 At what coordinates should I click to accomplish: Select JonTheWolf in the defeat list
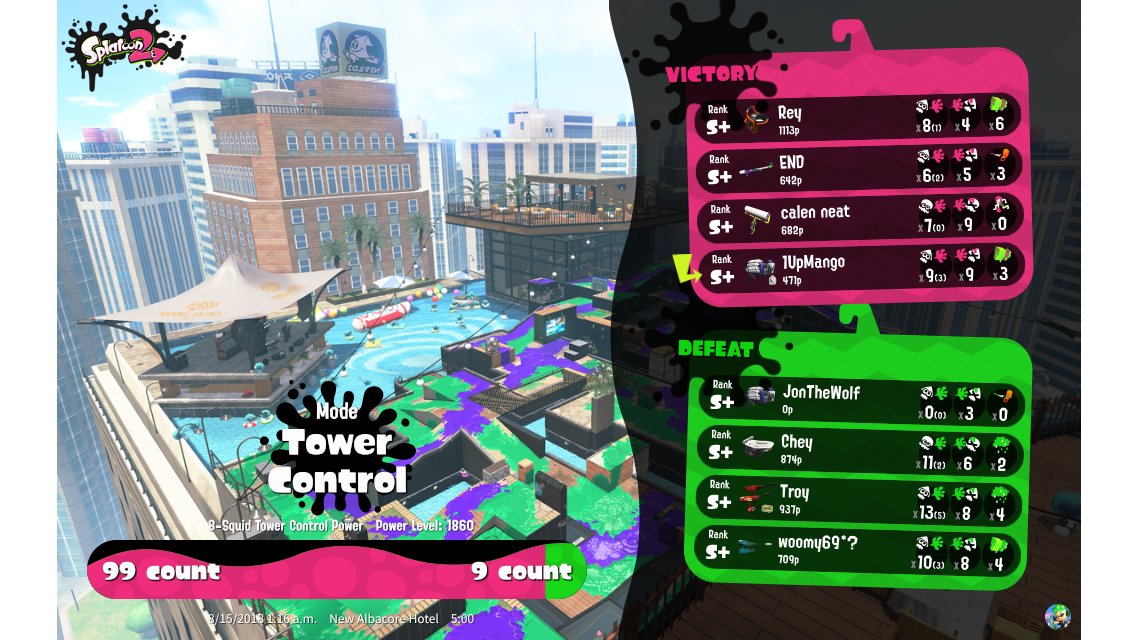tap(860, 399)
